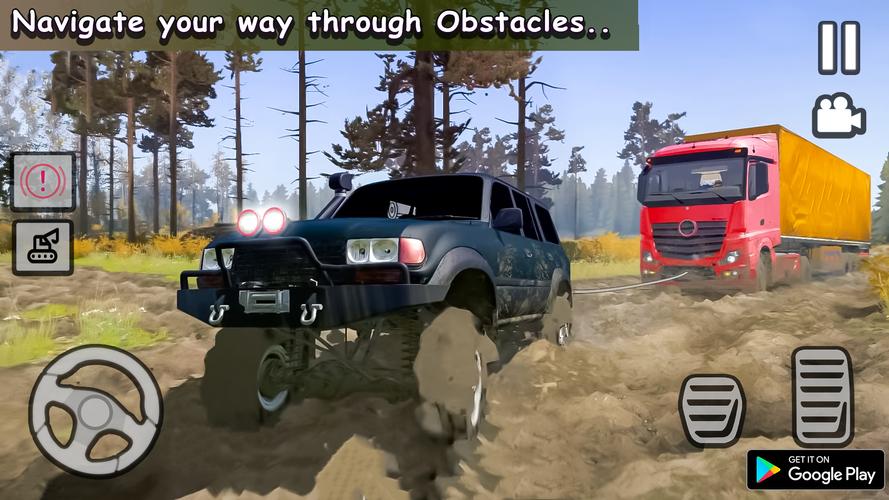Switch camera view using the camera icon
Viewport: 889px width, 500px height.
838,115
